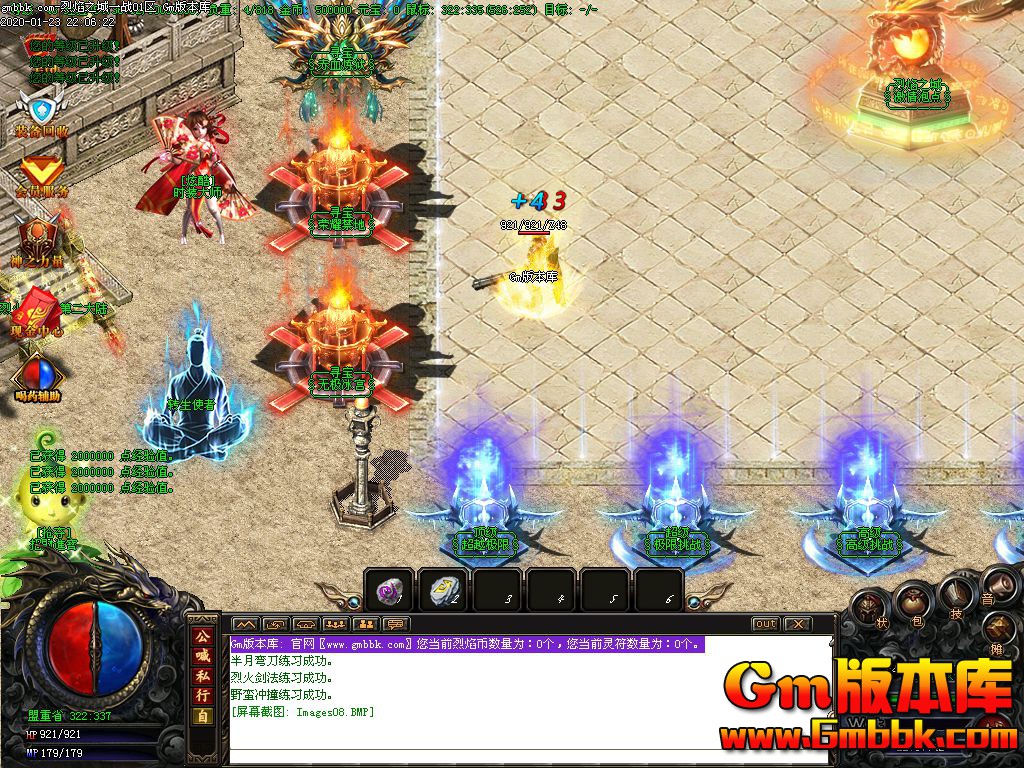Viewport: 1024px width, 768px height.
Task: Click the 神之力量 god power icon
Action: pos(37,240)
